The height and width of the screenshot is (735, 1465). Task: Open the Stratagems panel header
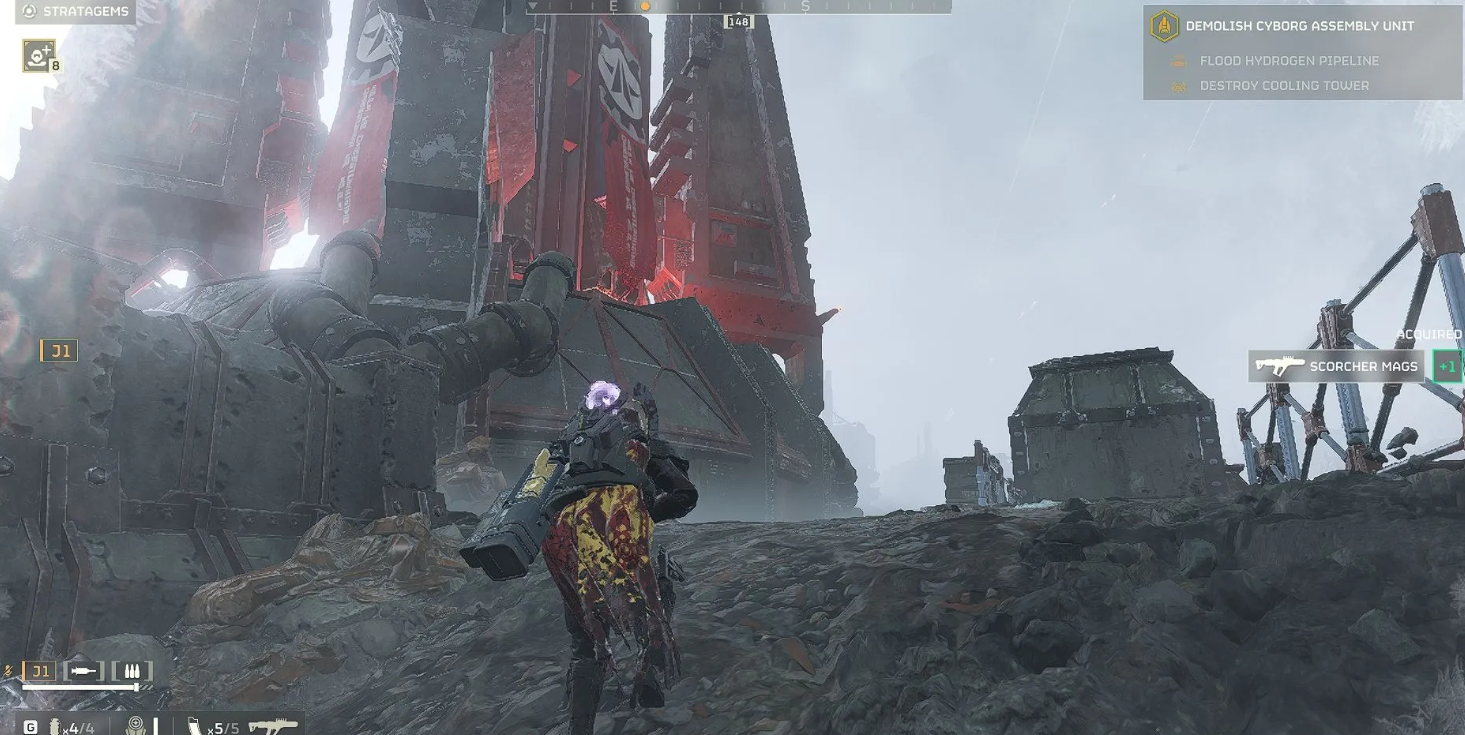point(75,11)
